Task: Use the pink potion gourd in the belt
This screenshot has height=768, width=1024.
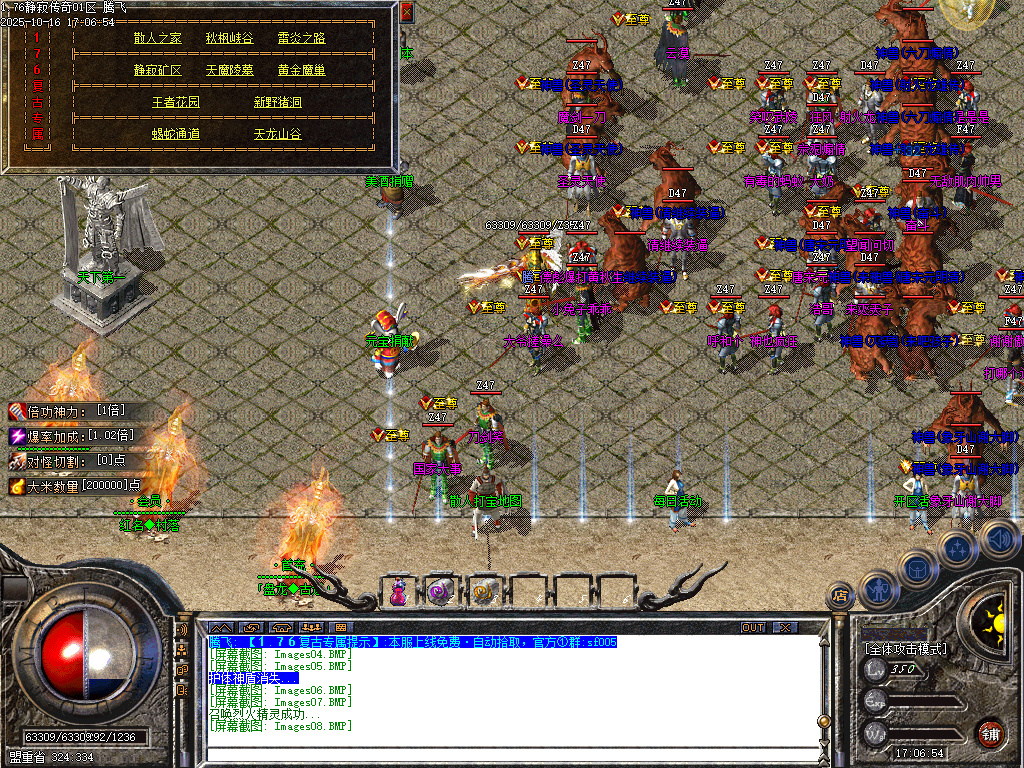Action: (x=398, y=592)
